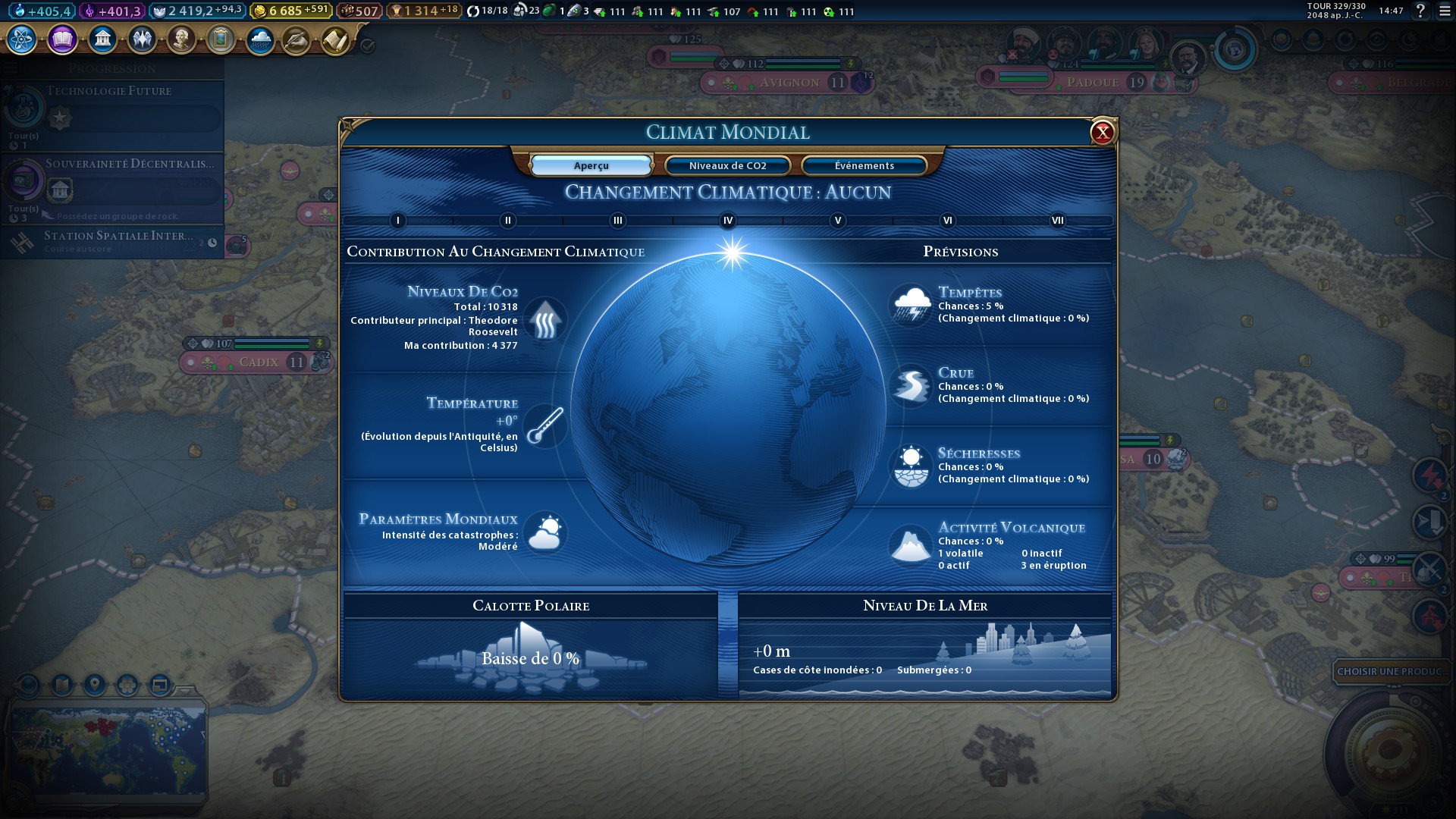
Task: Open the folded map lens button
Action: pos(62,685)
